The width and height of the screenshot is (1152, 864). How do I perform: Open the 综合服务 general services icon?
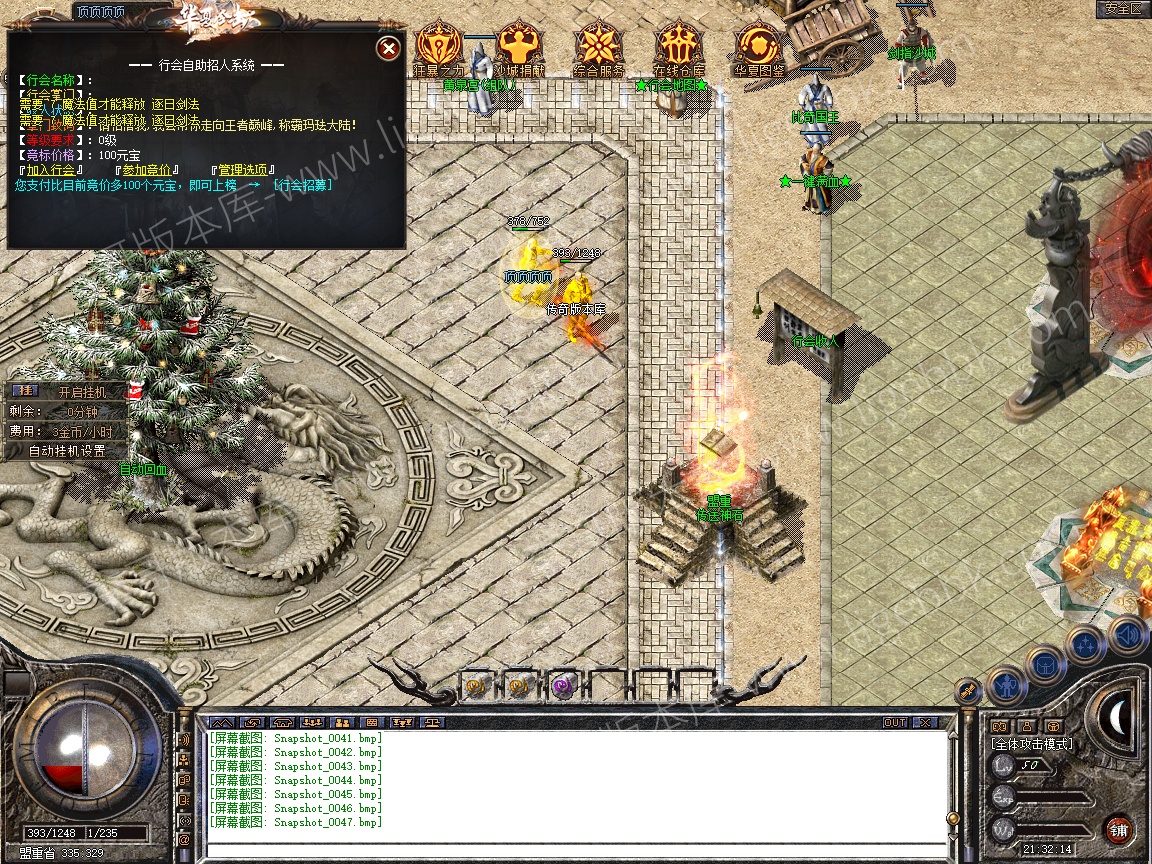pos(599,46)
